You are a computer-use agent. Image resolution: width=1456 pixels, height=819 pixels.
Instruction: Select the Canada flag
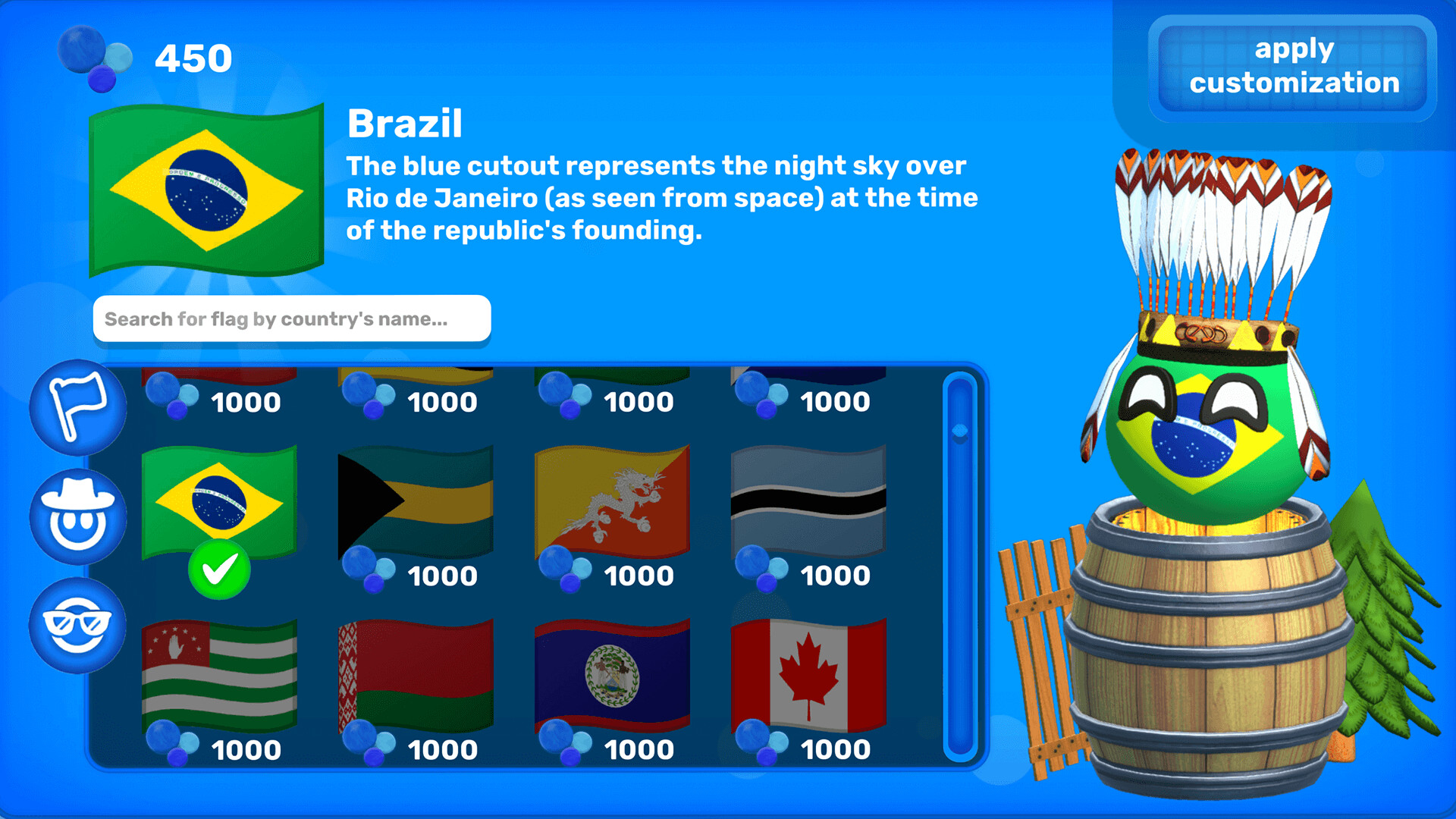point(810,672)
